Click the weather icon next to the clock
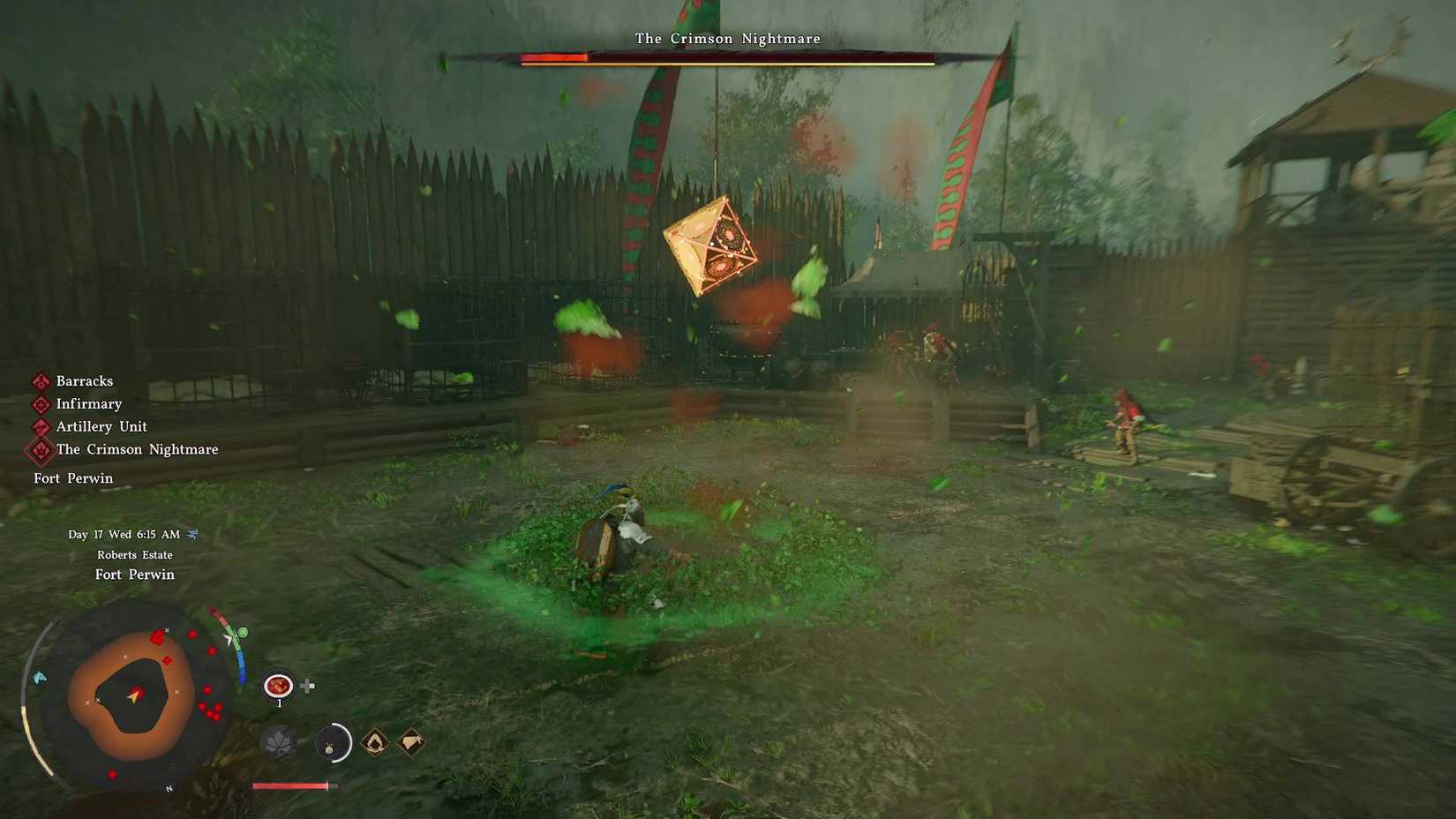 pos(194,534)
